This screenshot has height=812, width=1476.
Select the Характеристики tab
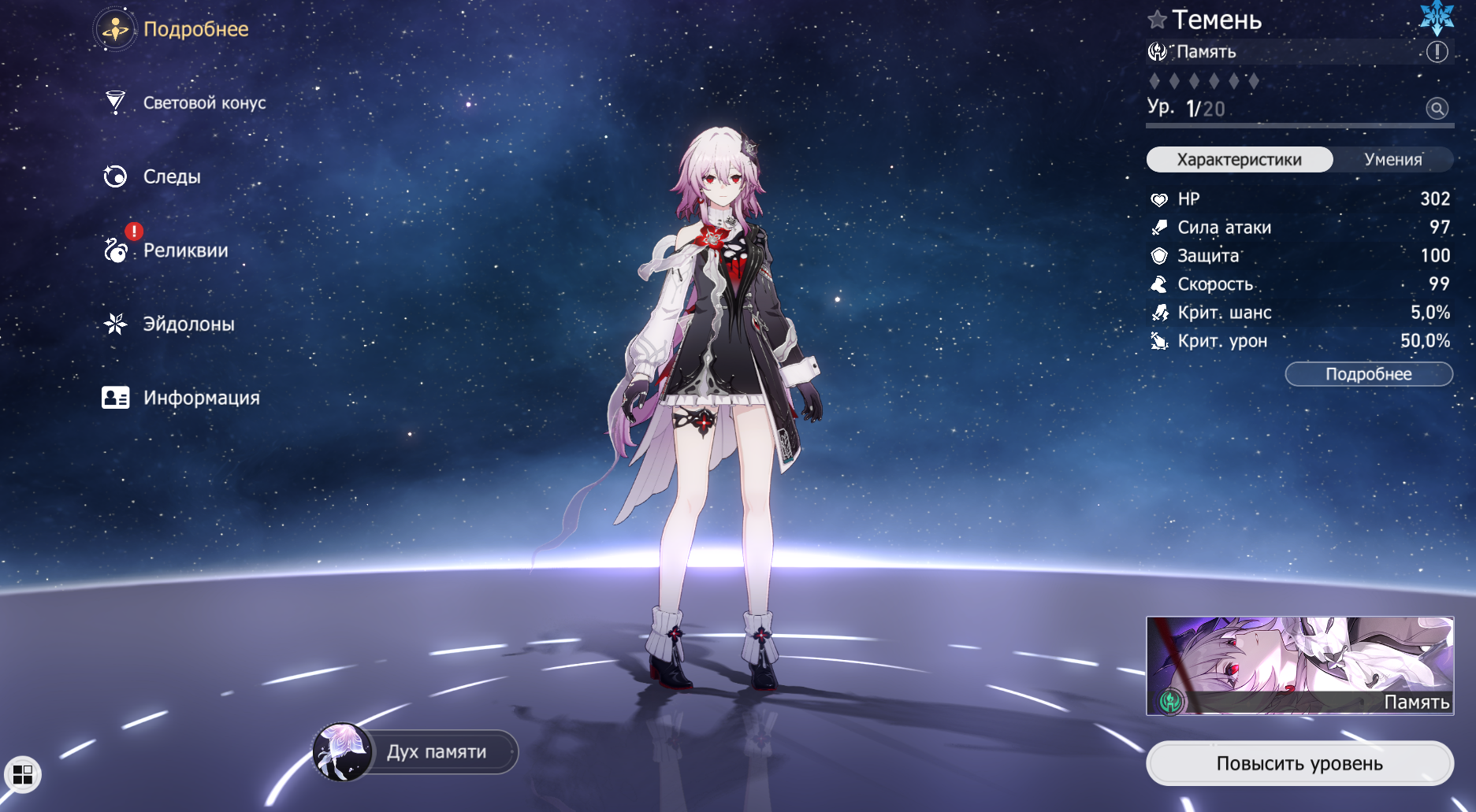(x=1239, y=160)
